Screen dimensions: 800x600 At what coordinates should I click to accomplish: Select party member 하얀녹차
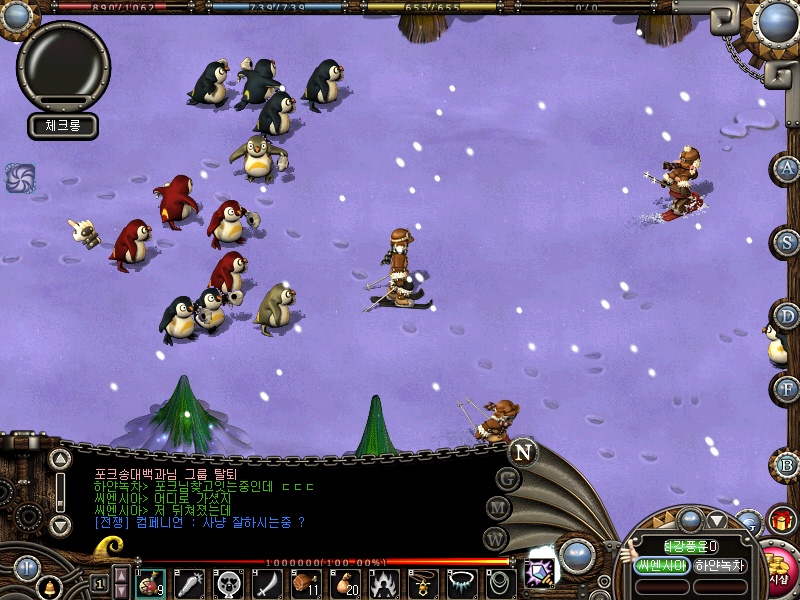click(720, 566)
